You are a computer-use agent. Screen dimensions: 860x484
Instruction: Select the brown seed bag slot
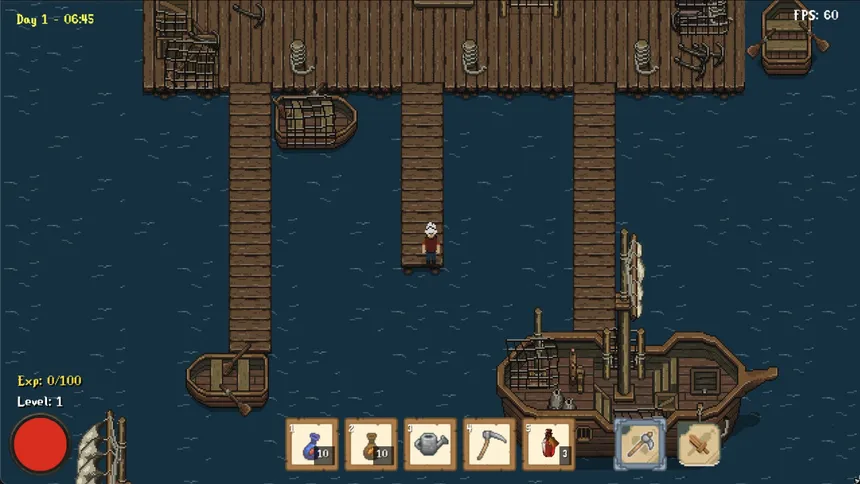[x=371, y=444]
